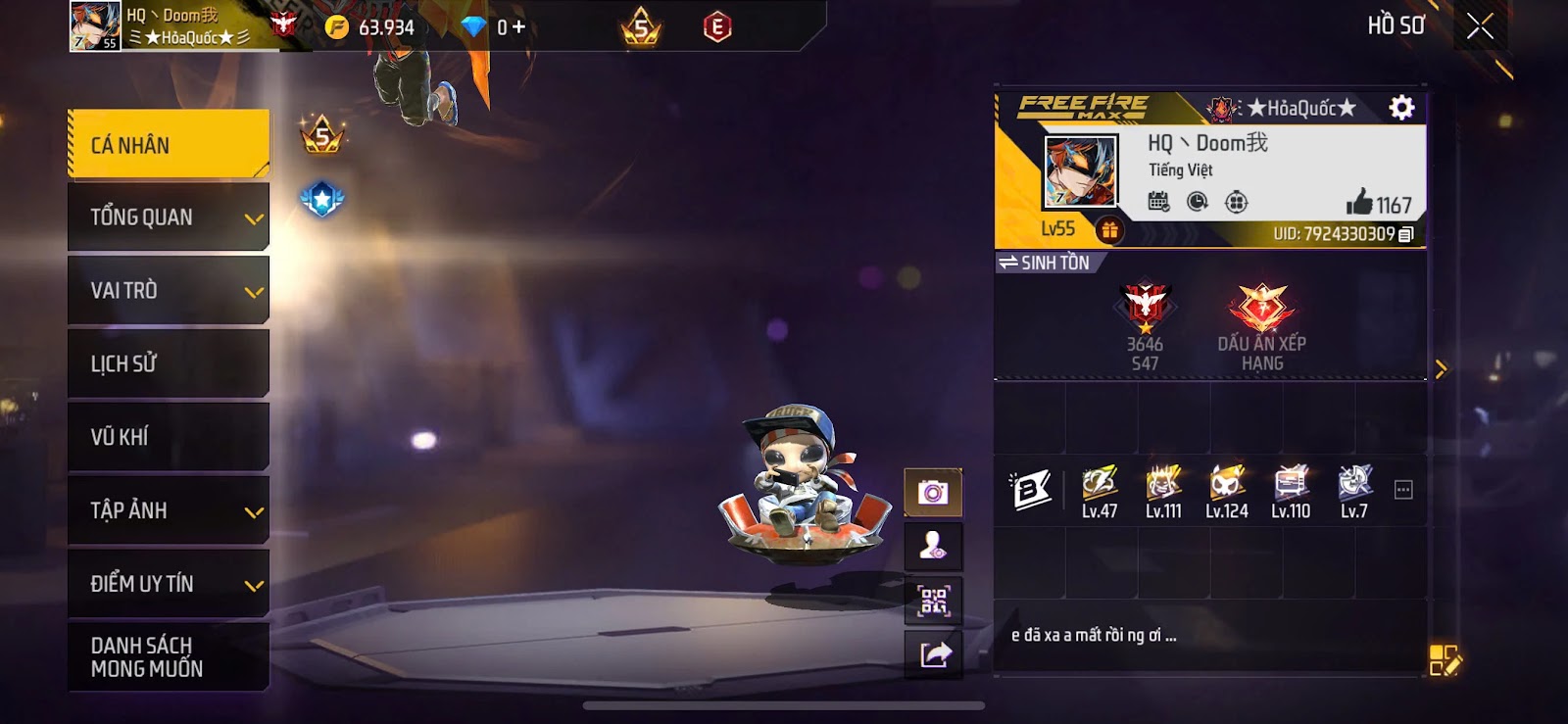The height and width of the screenshot is (724, 1568).
Task: Switch the SINH TỒN game mode
Action: [x=1045, y=263]
